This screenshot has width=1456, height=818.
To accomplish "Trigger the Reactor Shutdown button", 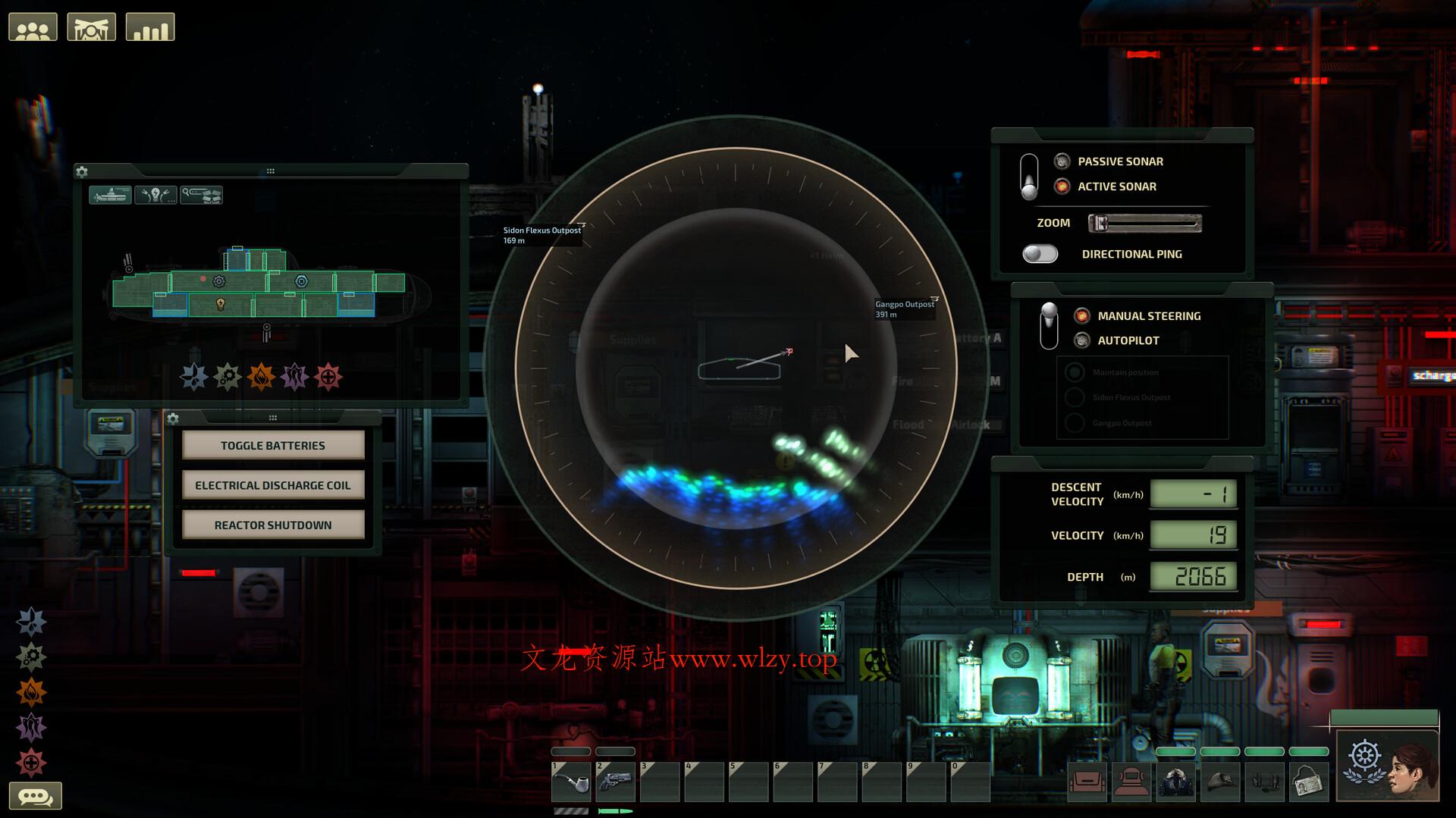I will coord(273,525).
